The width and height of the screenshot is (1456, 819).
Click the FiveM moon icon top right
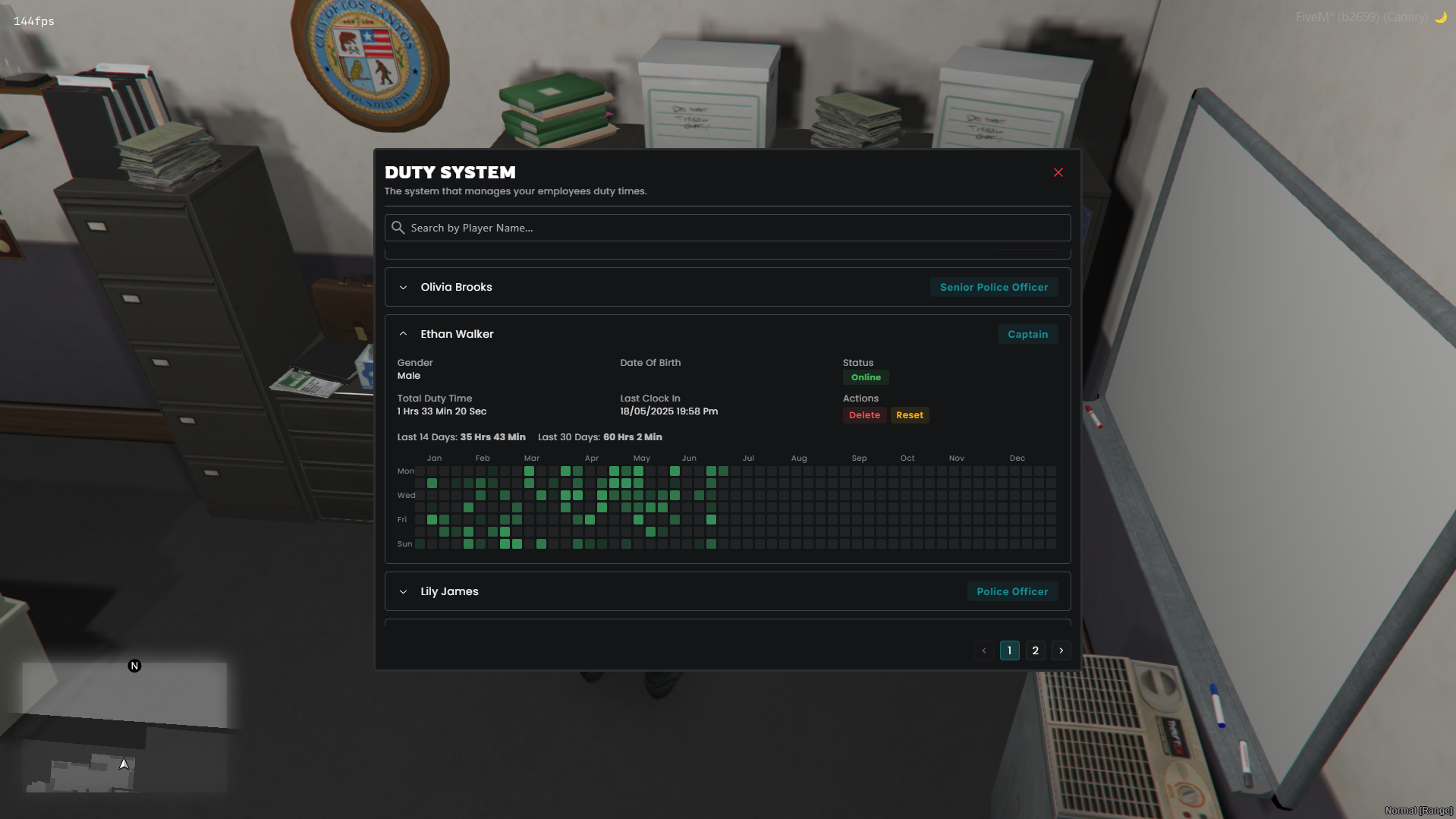pyautogui.click(x=1441, y=17)
